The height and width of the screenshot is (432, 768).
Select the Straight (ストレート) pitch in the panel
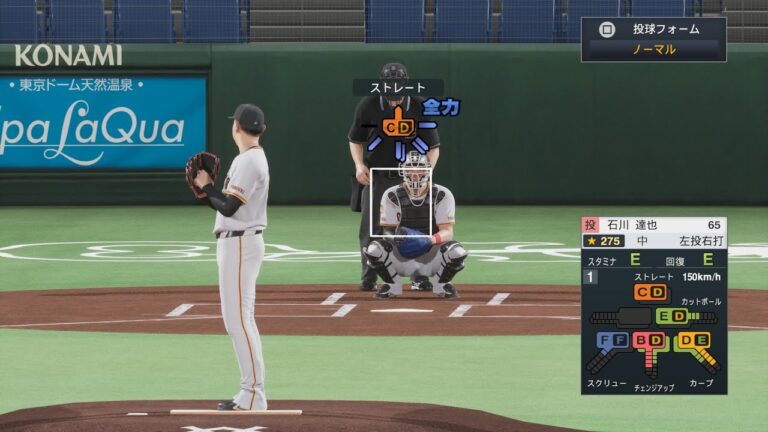(x=650, y=292)
